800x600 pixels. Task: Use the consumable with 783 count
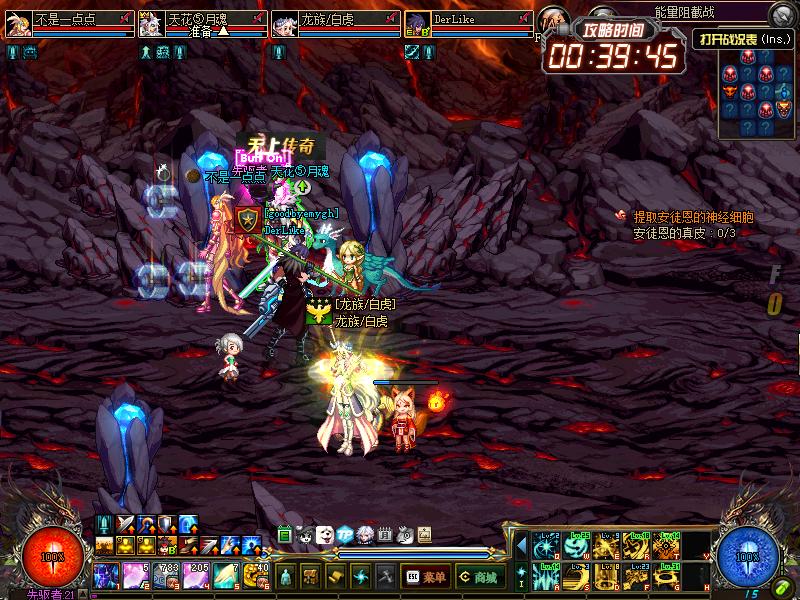click(x=166, y=576)
